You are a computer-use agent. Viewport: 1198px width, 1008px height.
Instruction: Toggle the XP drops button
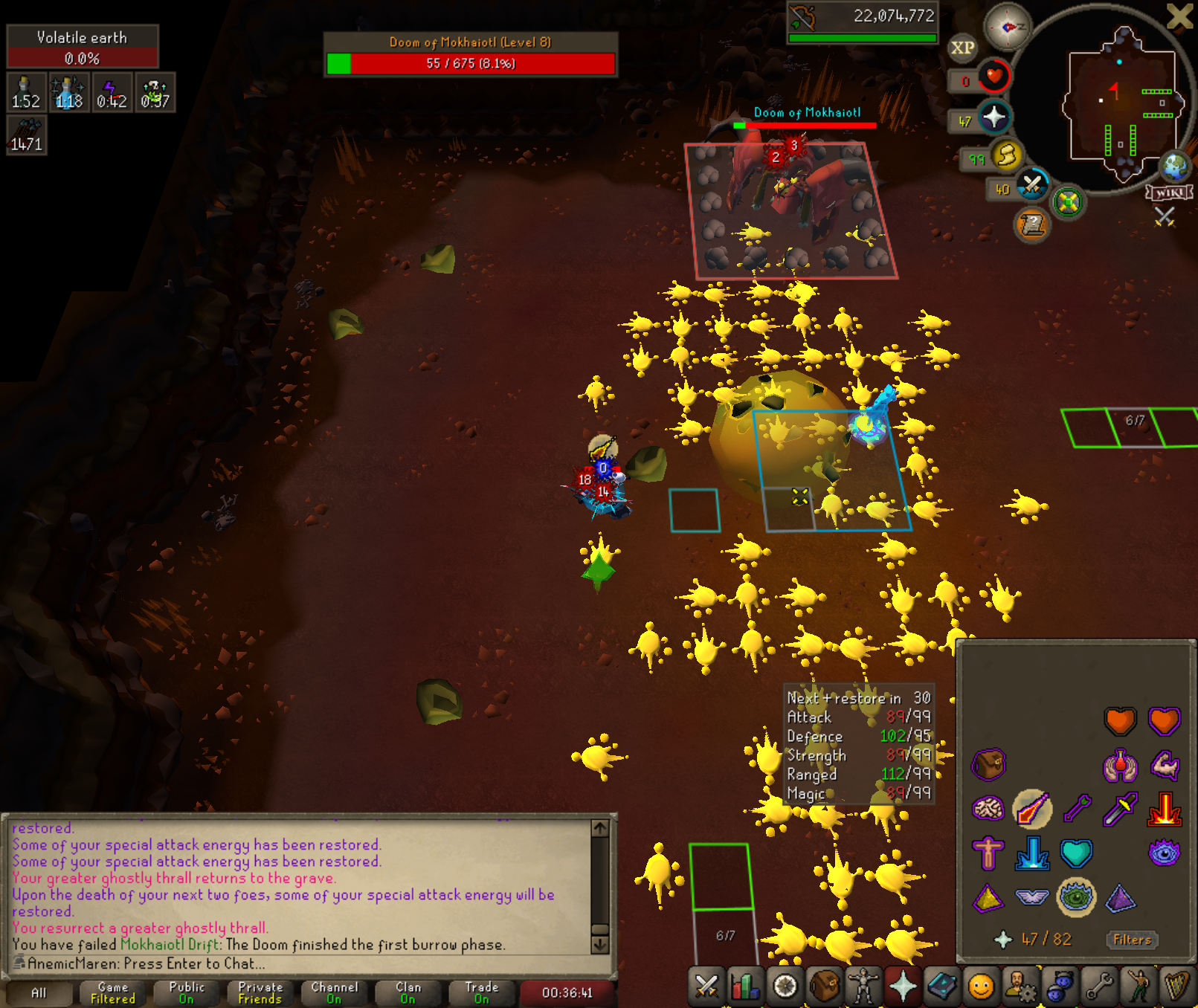coord(962,48)
